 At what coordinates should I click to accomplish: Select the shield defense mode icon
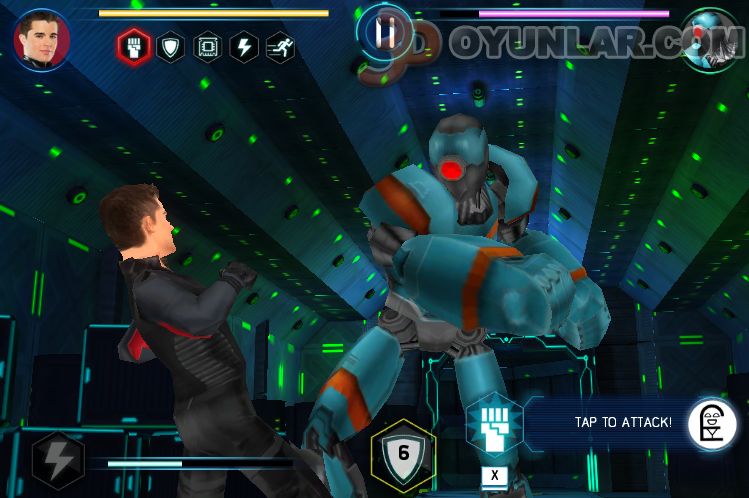(171, 47)
